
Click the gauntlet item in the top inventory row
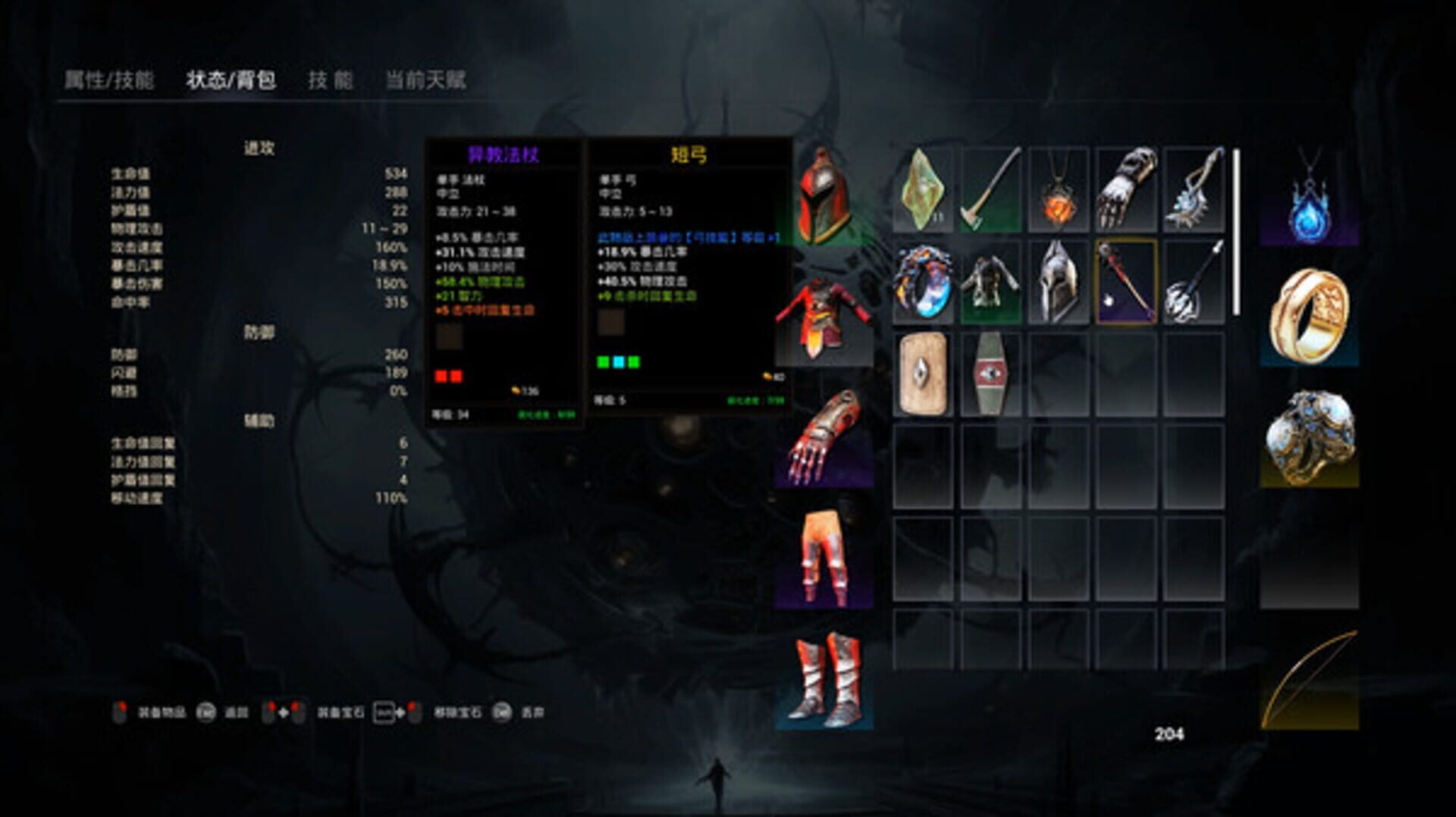coord(1125,189)
